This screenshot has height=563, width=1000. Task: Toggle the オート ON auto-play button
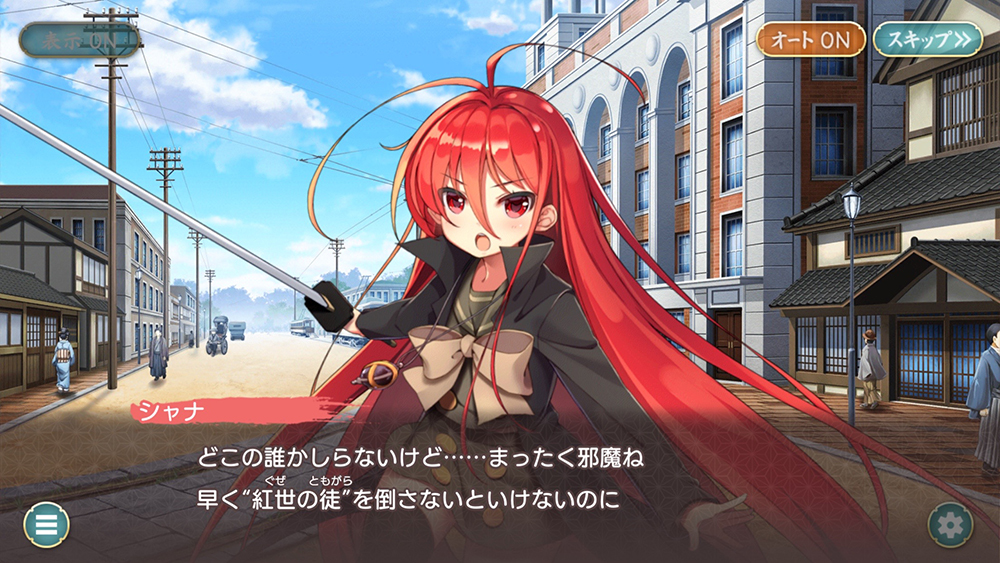click(x=810, y=39)
